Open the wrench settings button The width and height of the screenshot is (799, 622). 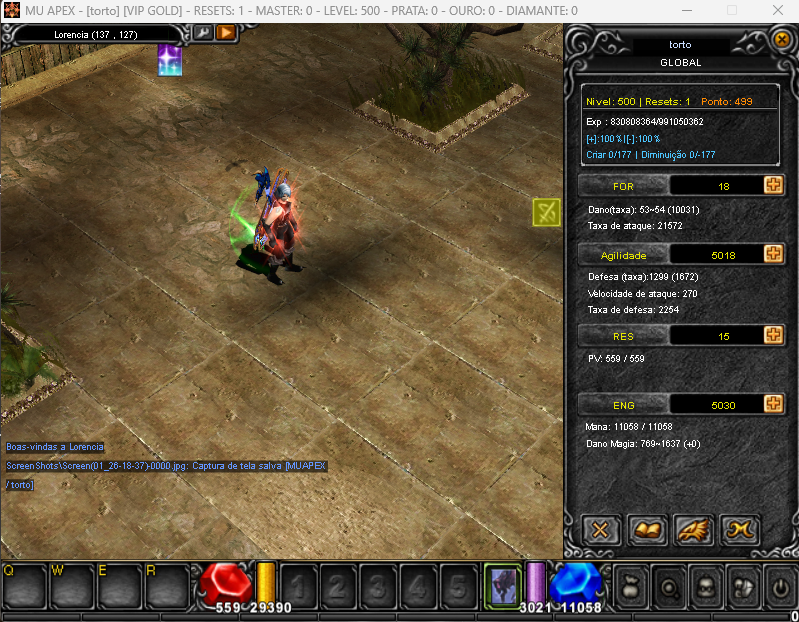pos(203,33)
